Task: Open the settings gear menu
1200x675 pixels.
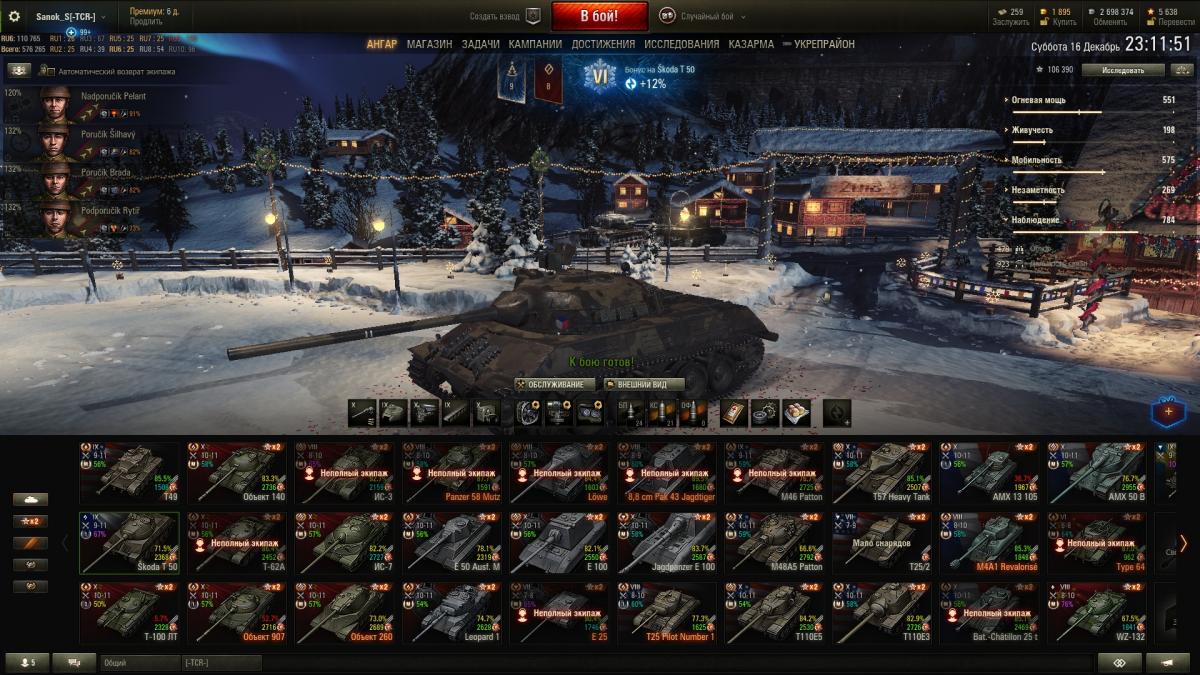Action: tap(15, 17)
